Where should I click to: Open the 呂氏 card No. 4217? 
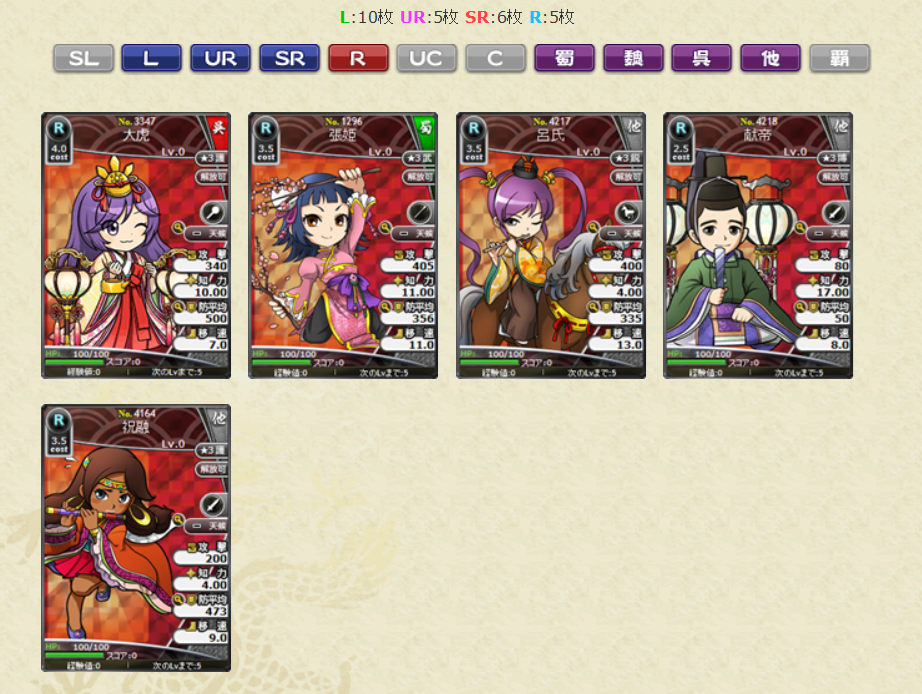[551, 245]
